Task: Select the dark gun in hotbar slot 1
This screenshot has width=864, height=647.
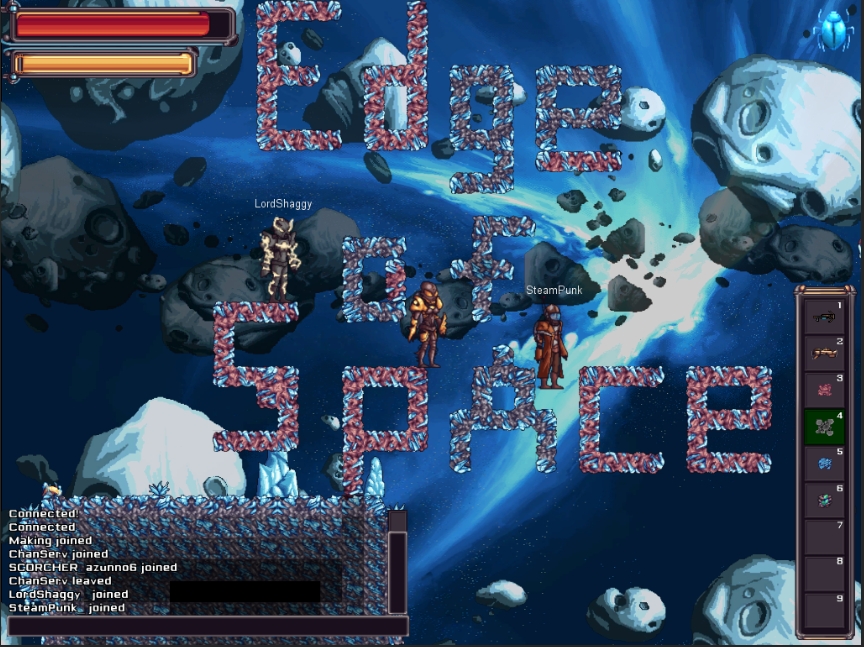Action: (x=825, y=317)
